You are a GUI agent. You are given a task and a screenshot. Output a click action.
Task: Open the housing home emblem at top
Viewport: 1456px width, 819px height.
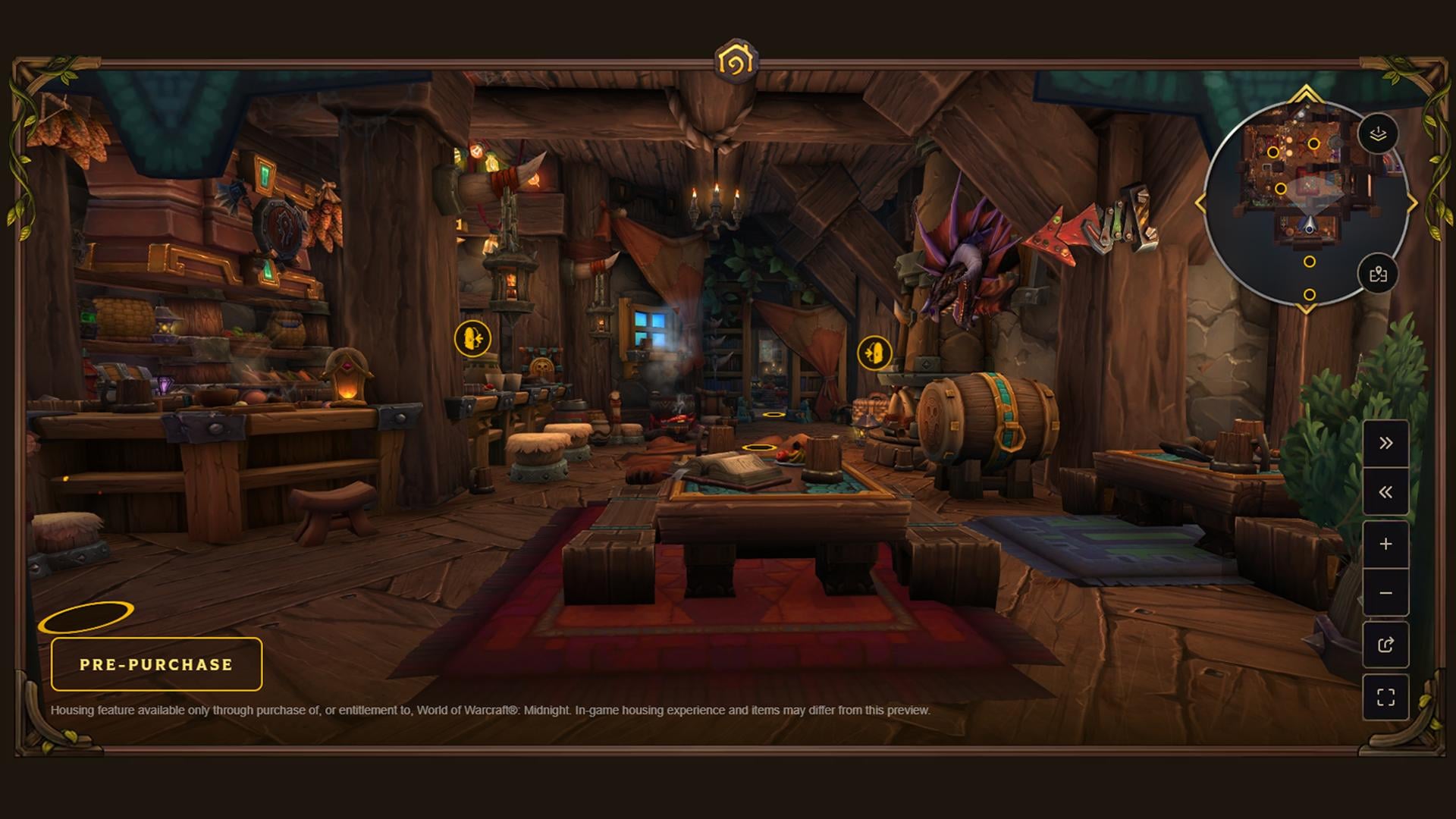(735, 61)
